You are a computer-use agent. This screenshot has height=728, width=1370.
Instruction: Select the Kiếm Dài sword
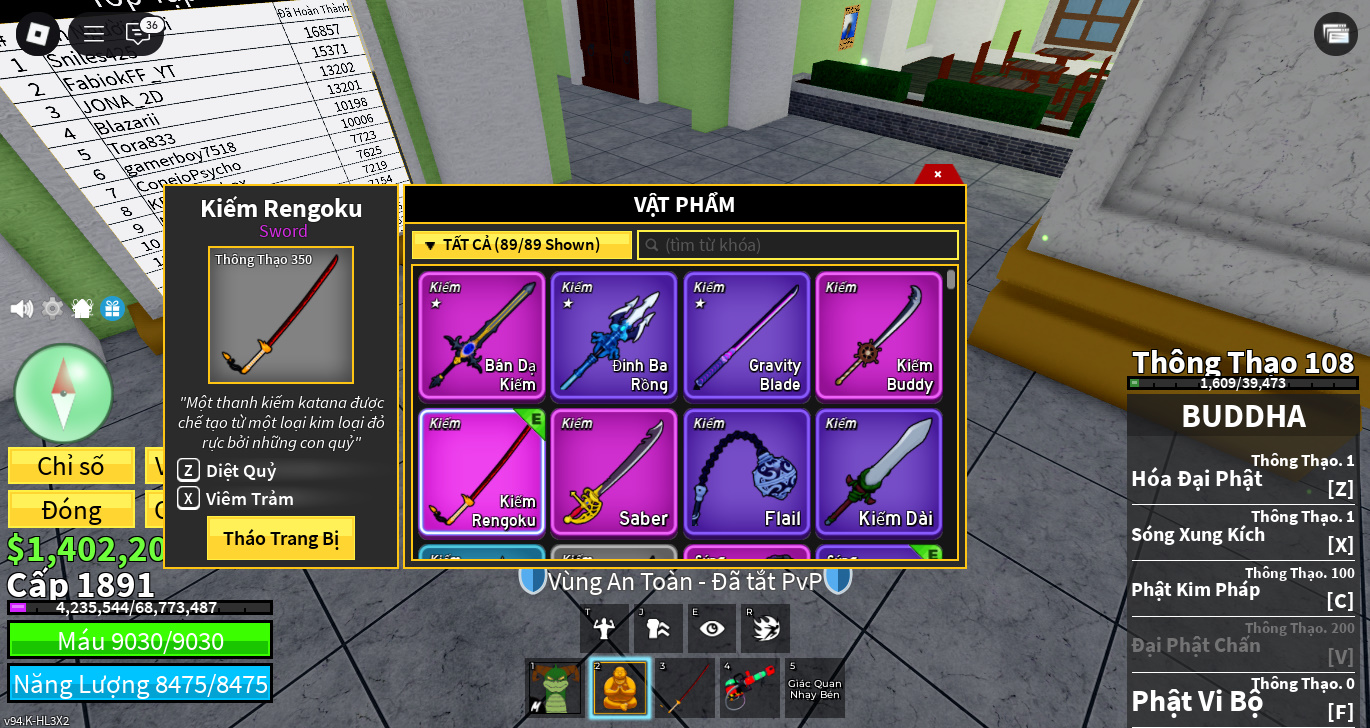tap(878, 472)
